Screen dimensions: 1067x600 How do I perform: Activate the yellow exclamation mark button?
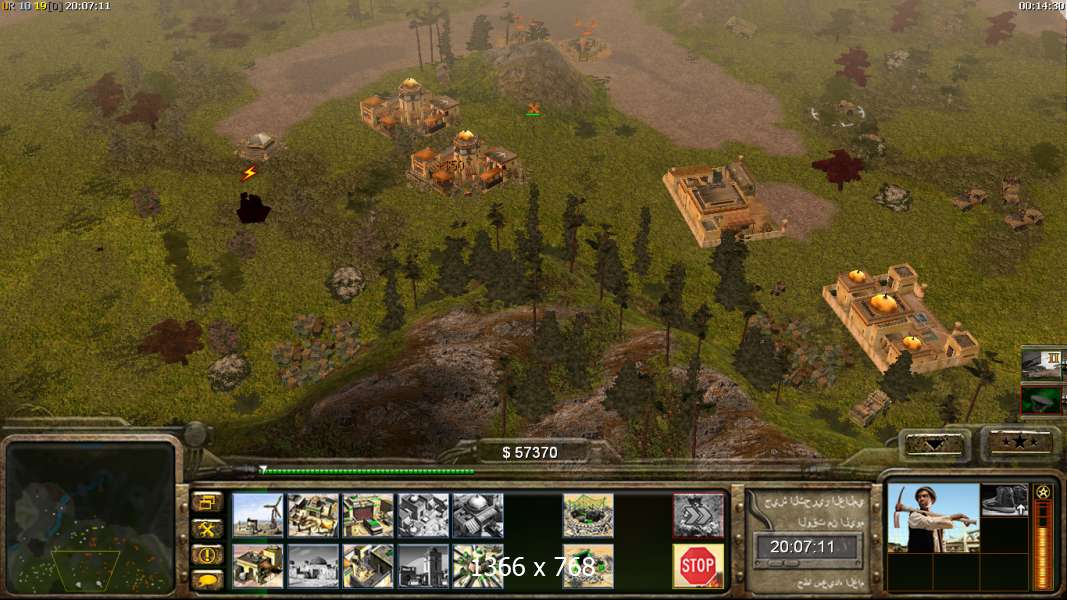point(208,554)
